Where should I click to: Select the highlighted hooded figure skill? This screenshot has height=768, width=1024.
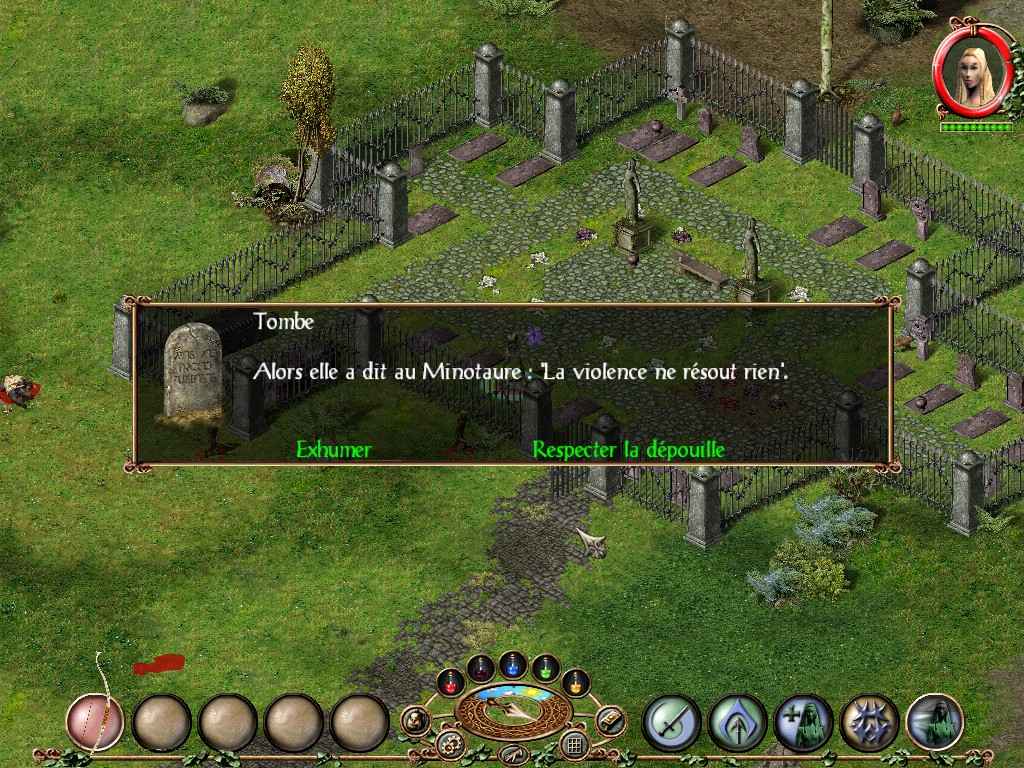pos(935,720)
